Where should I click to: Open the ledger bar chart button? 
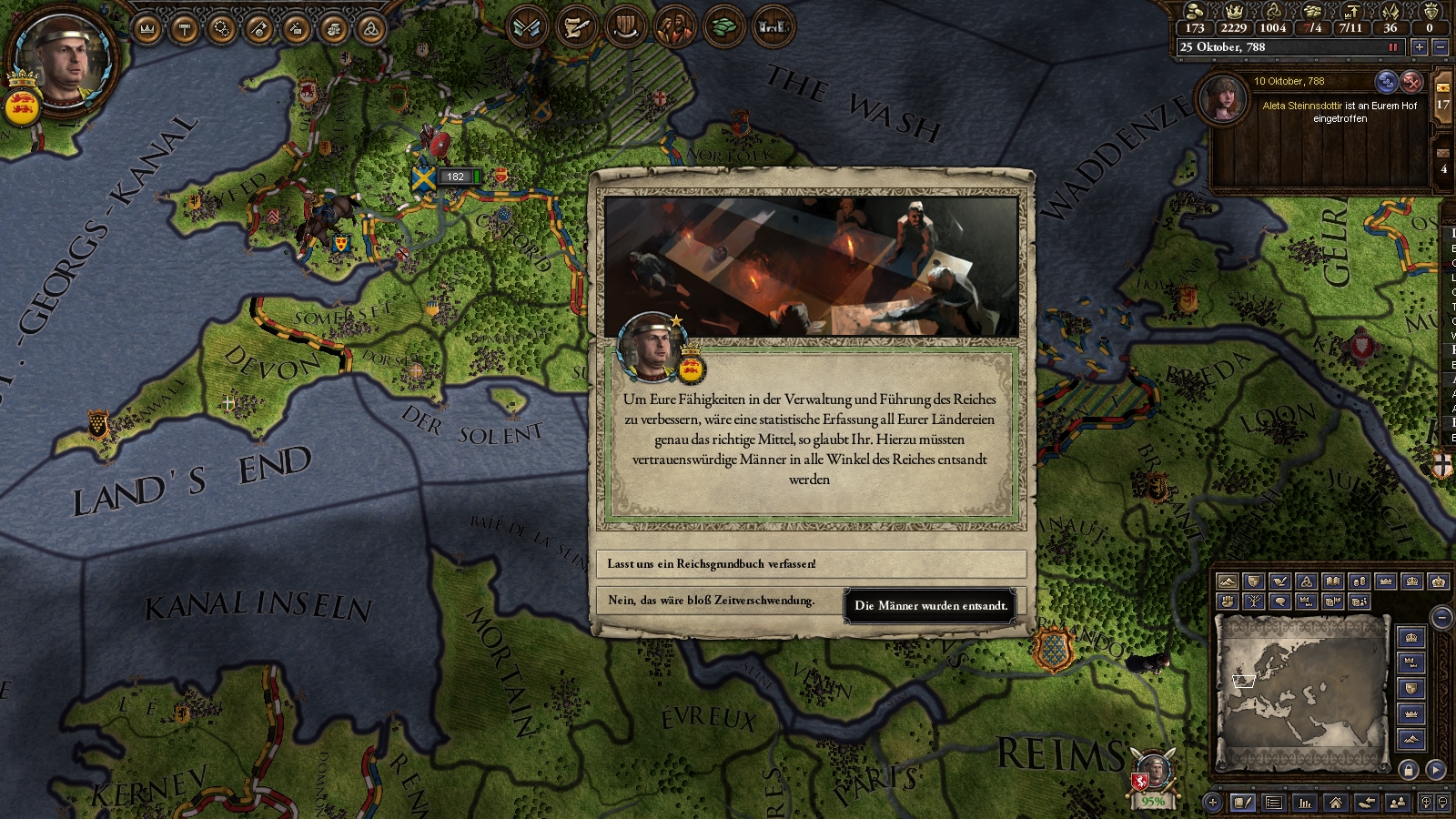pyautogui.click(x=1305, y=803)
